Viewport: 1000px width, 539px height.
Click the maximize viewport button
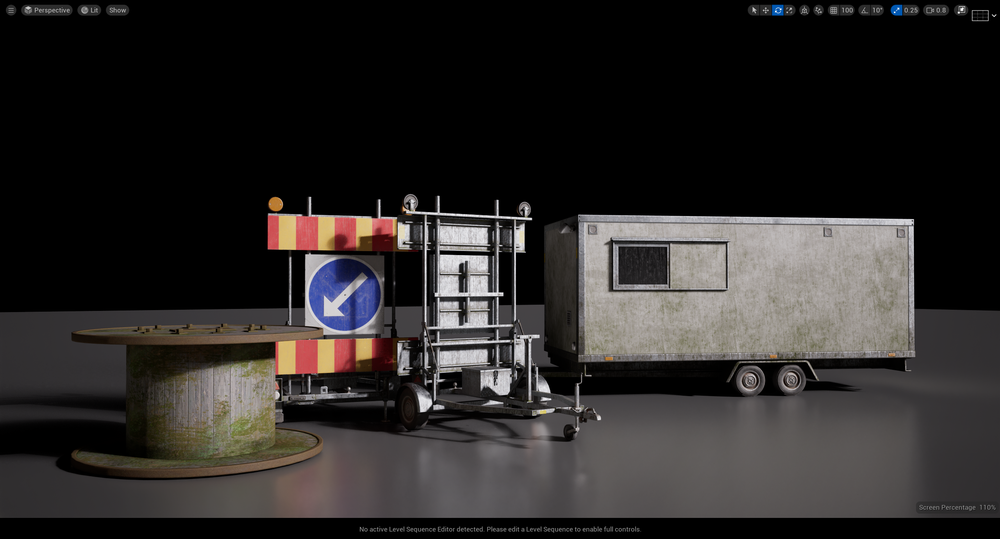coord(961,10)
